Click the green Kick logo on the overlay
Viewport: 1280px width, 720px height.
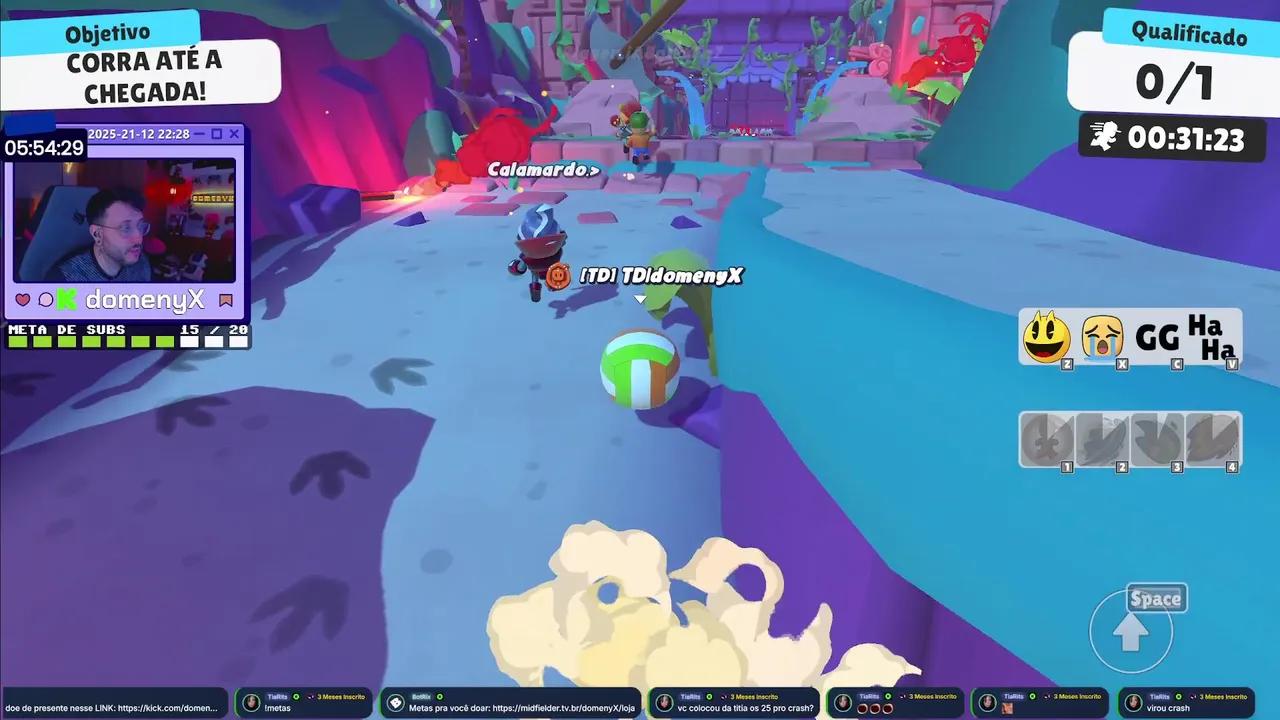pos(64,299)
